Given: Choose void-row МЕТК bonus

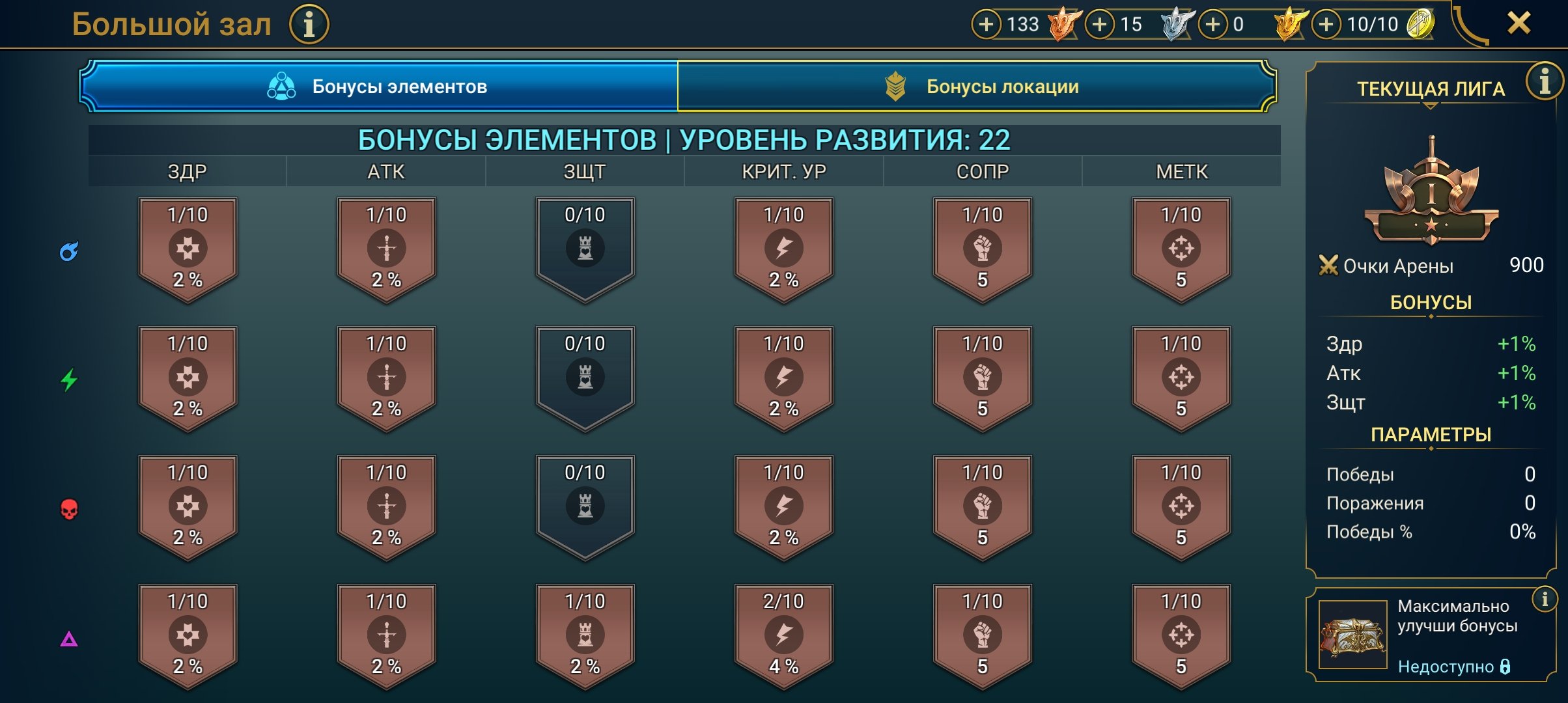Looking at the screenshot, I should 1181,635.
